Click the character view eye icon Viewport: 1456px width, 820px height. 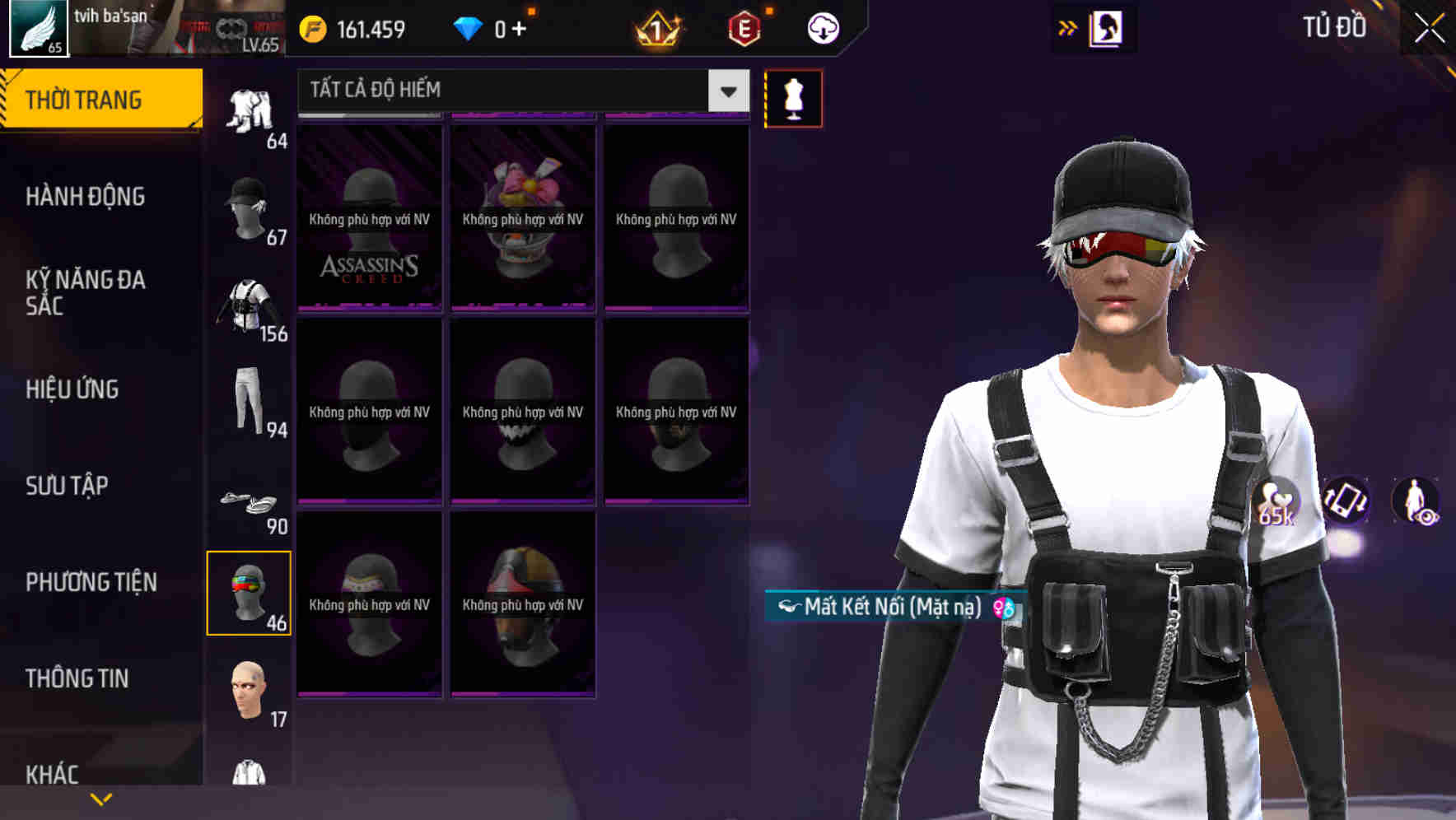pos(1413,502)
